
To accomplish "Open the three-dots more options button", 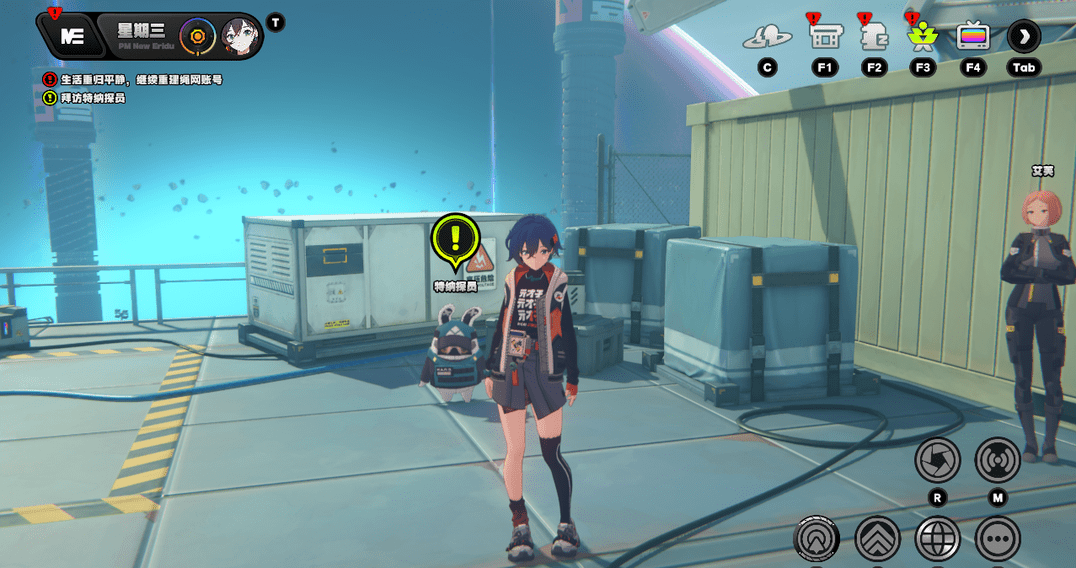I will click(997, 540).
